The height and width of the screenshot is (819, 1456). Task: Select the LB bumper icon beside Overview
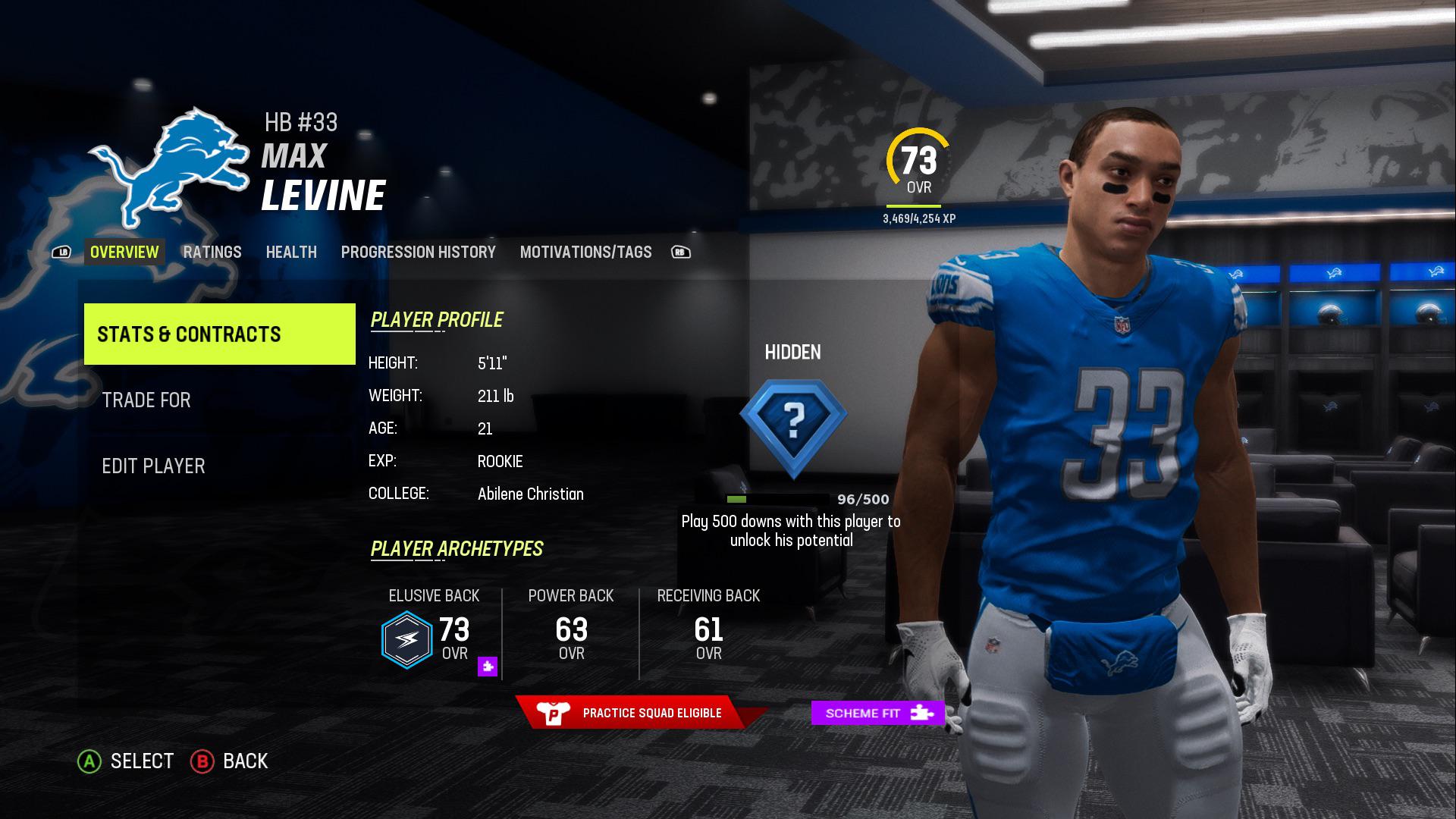[x=60, y=252]
